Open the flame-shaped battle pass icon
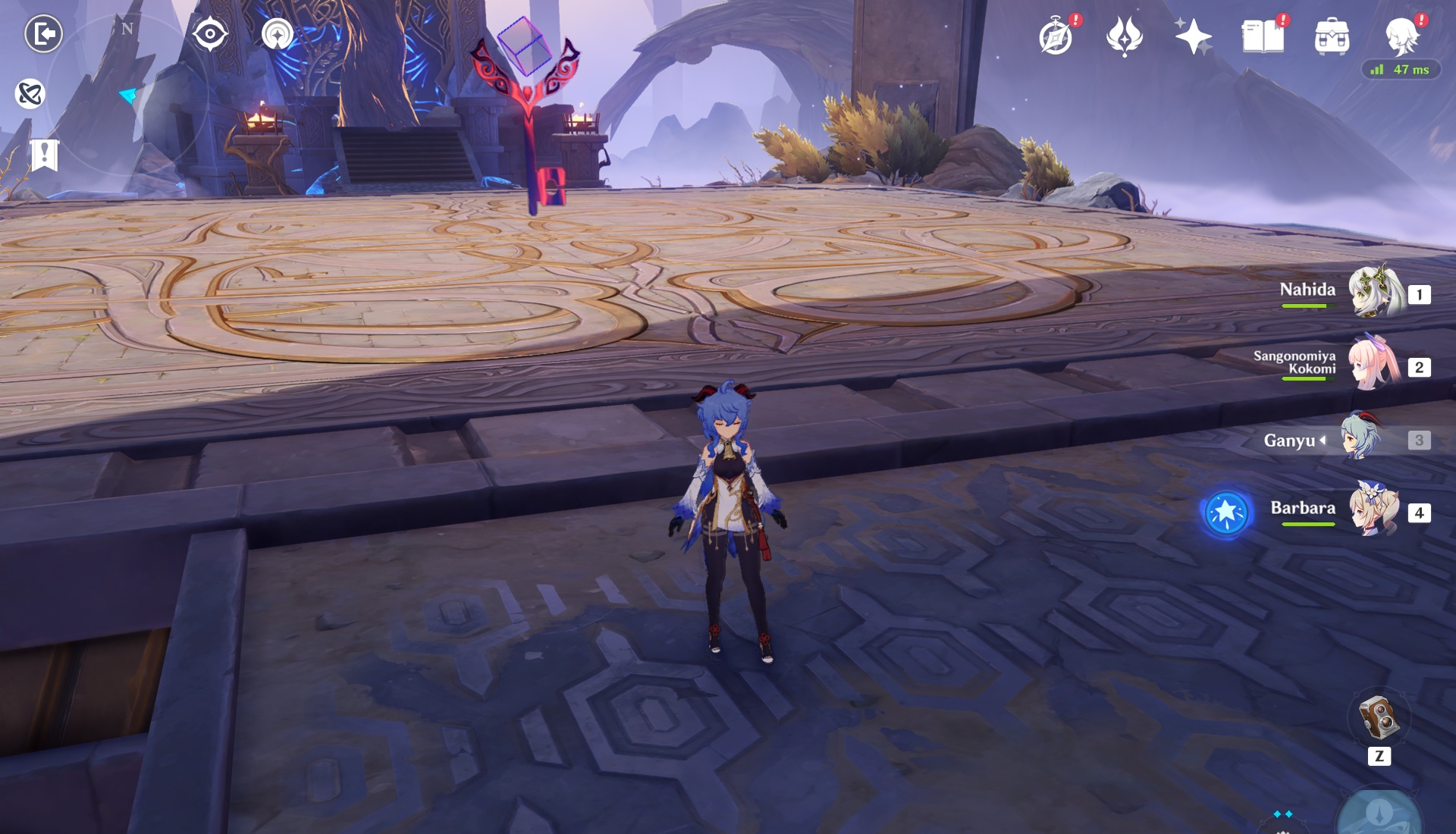This screenshot has height=834, width=1456. click(x=1124, y=36)
